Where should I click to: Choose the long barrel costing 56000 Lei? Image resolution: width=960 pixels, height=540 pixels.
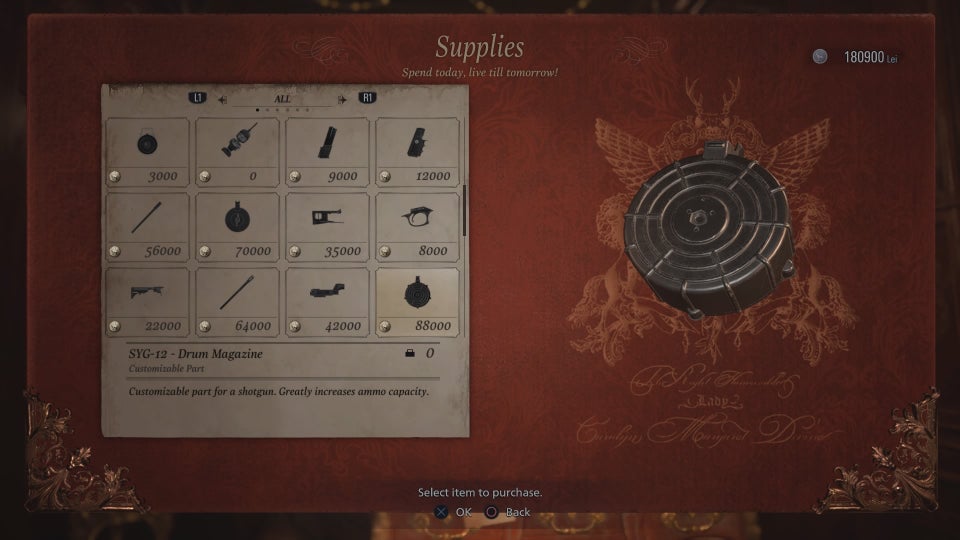click(x=147, y=226)
